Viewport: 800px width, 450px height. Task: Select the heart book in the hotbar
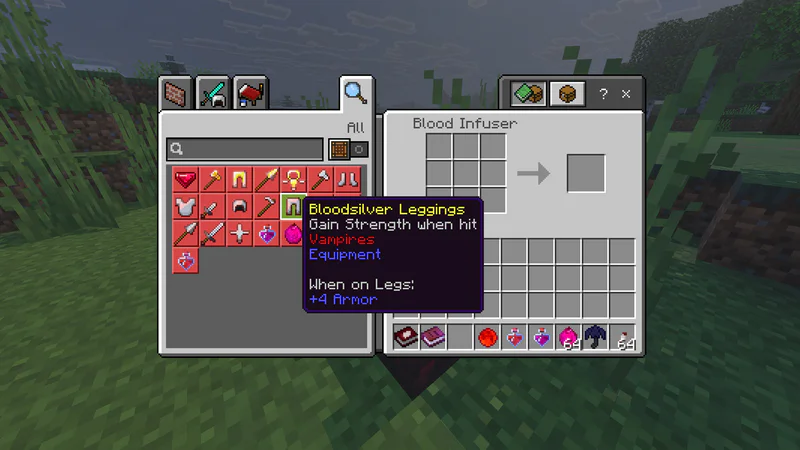406,337
